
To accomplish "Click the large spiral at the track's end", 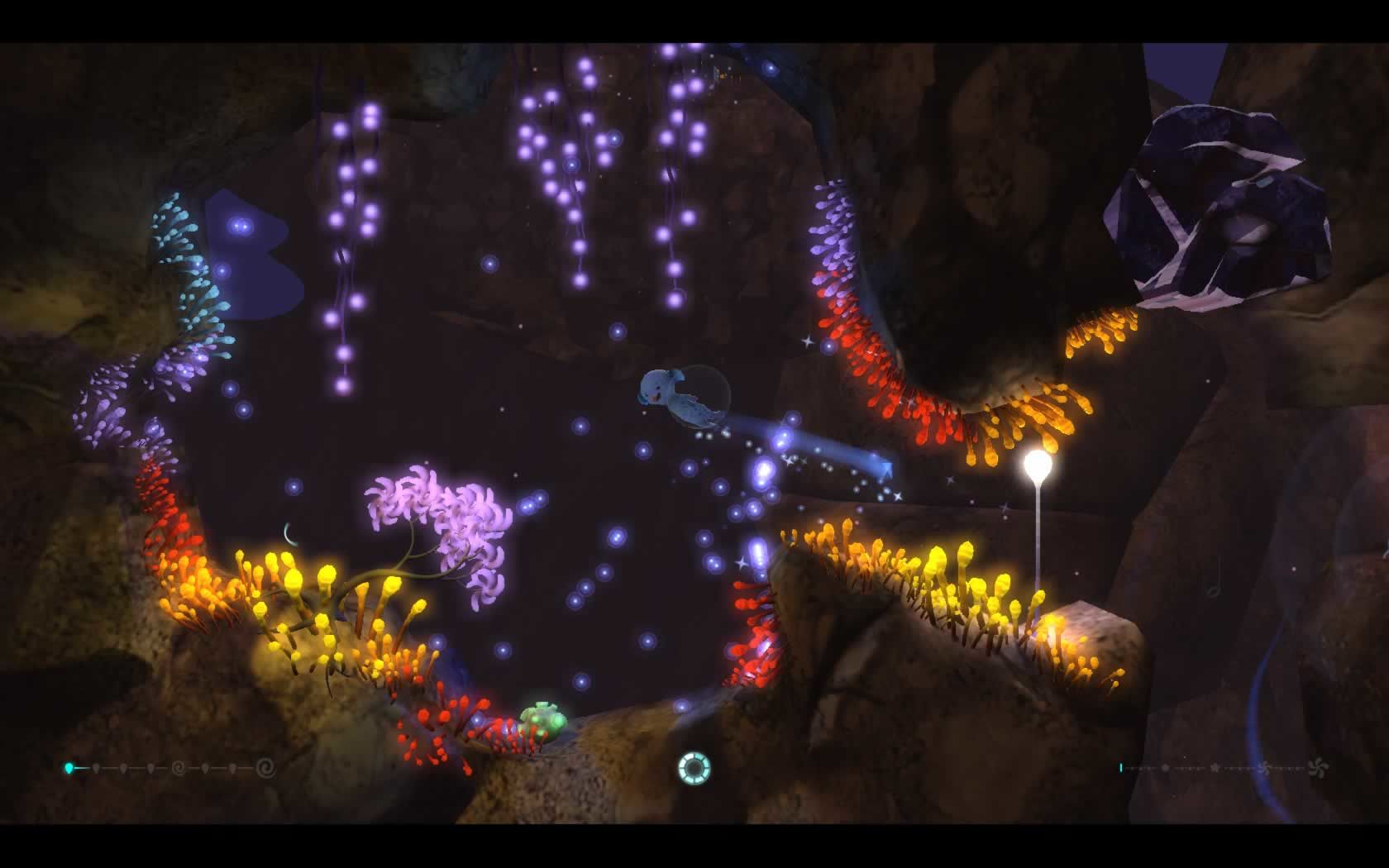I will tap(265, 768).
